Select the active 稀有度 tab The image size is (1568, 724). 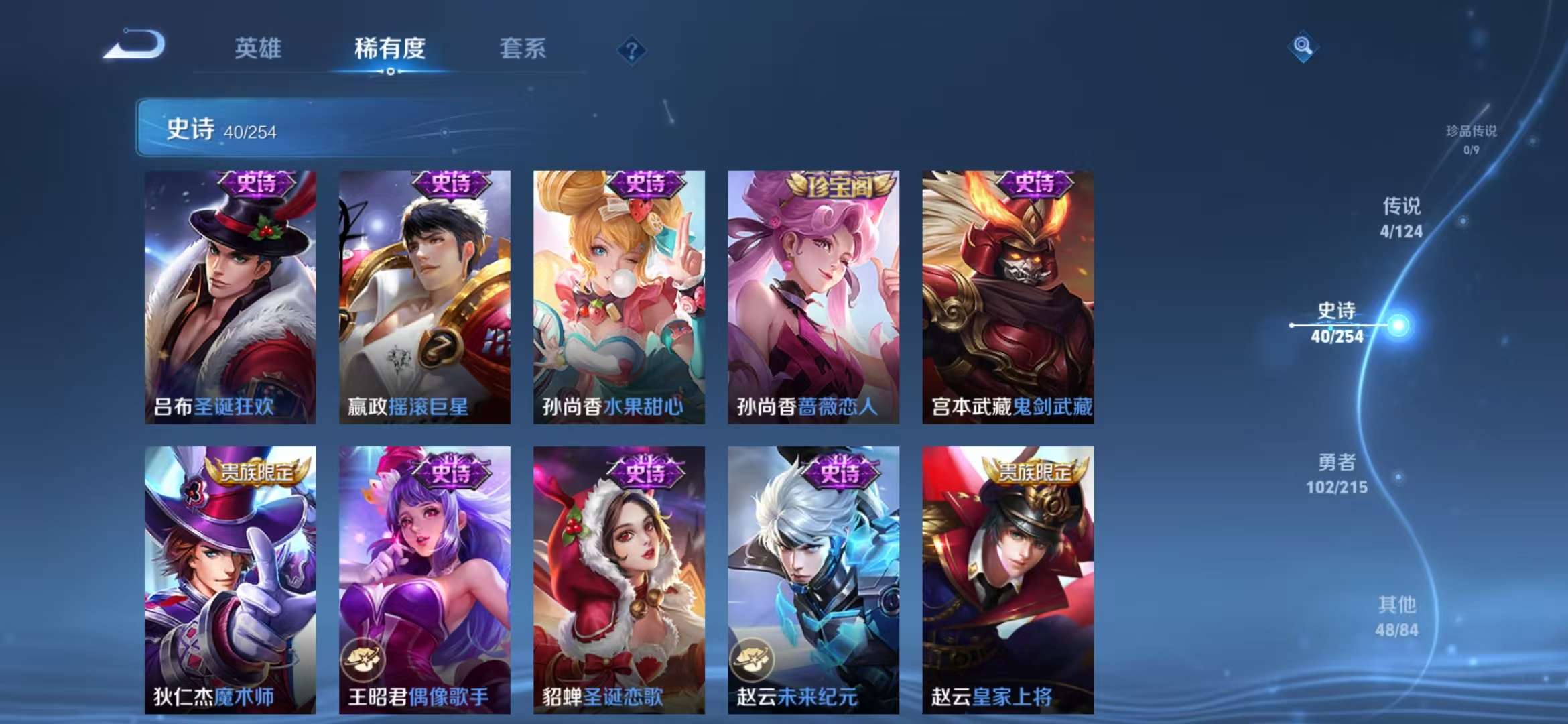(x=391, y=48)
